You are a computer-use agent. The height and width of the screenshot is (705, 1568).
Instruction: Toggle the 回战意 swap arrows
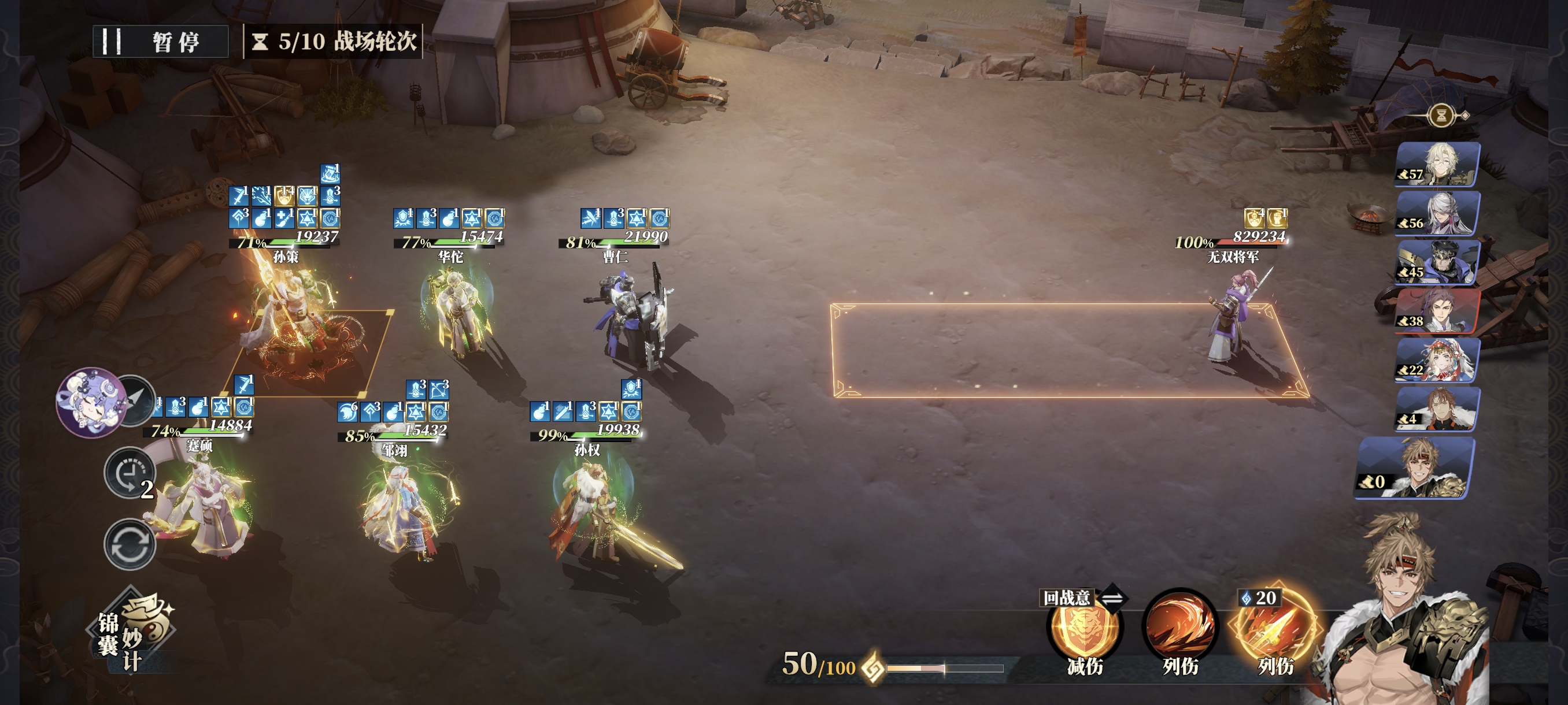pos(1113,598)
